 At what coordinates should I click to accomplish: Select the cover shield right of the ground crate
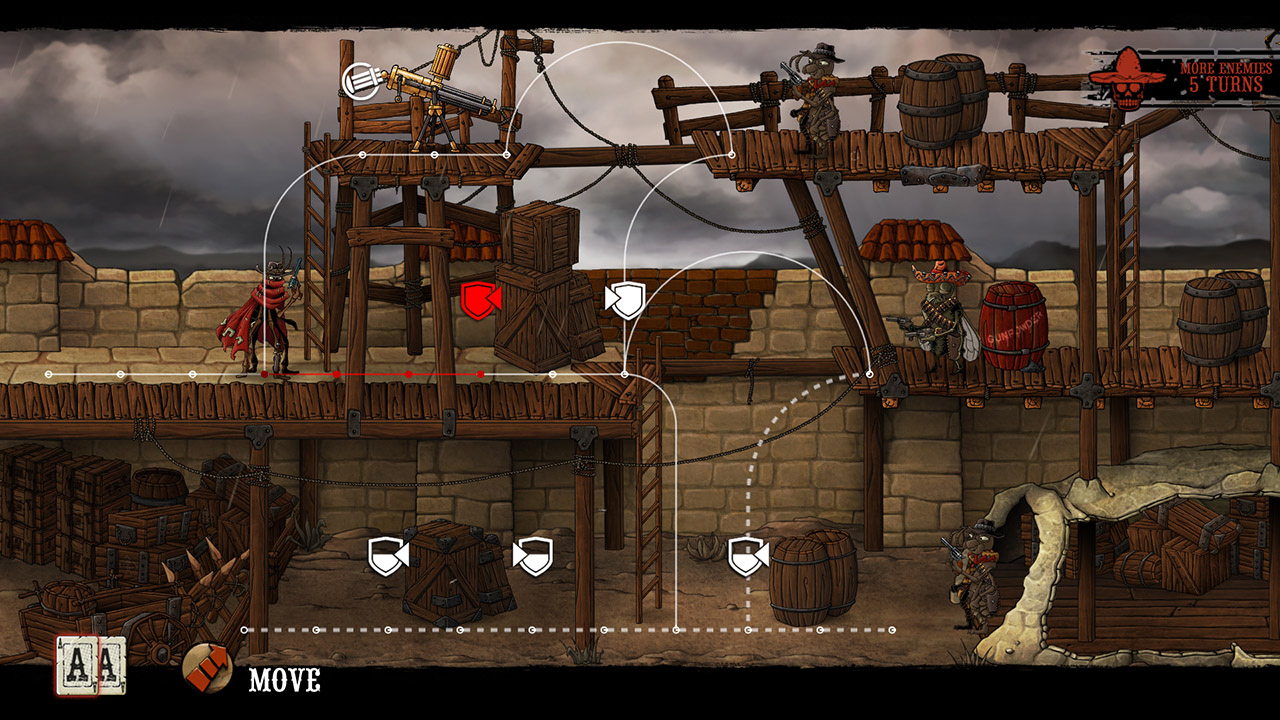pos(533,556)
